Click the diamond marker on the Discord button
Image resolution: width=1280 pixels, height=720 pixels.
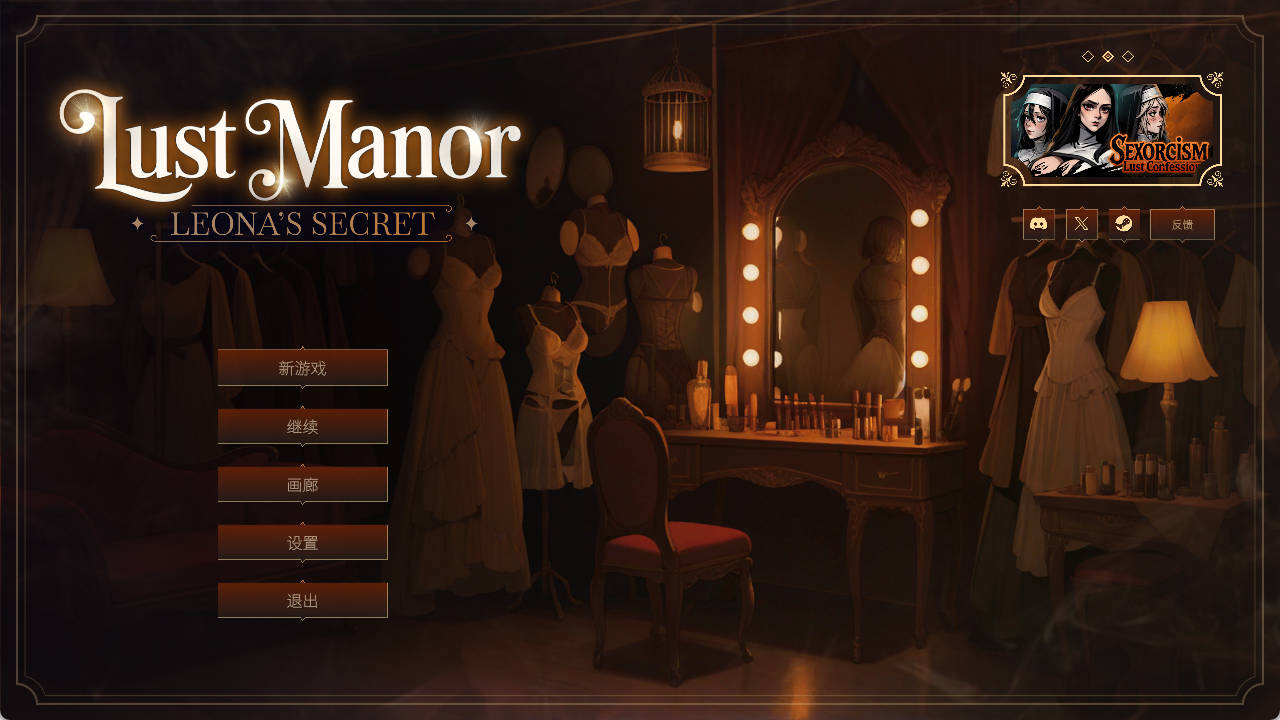1037,207
